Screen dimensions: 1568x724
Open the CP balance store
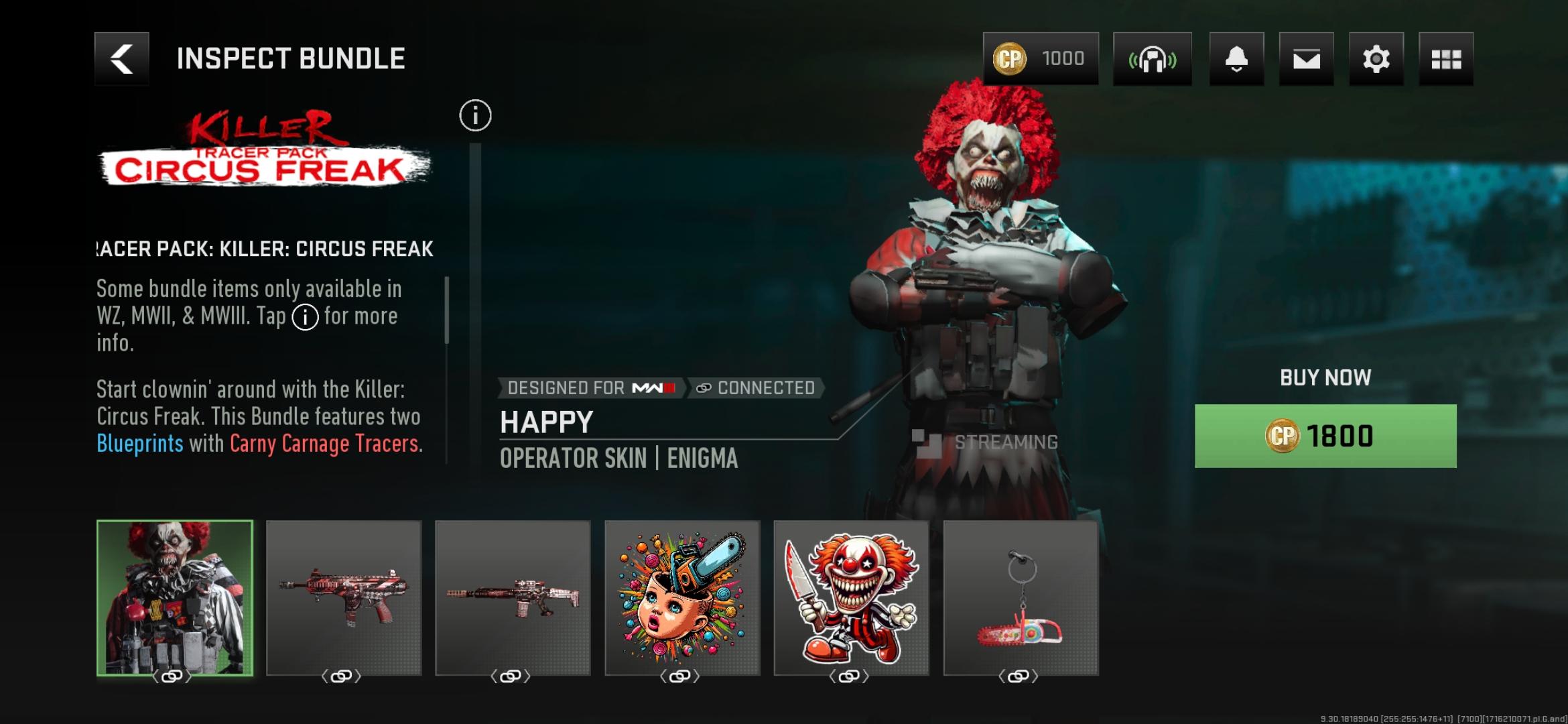point(1040,59)
